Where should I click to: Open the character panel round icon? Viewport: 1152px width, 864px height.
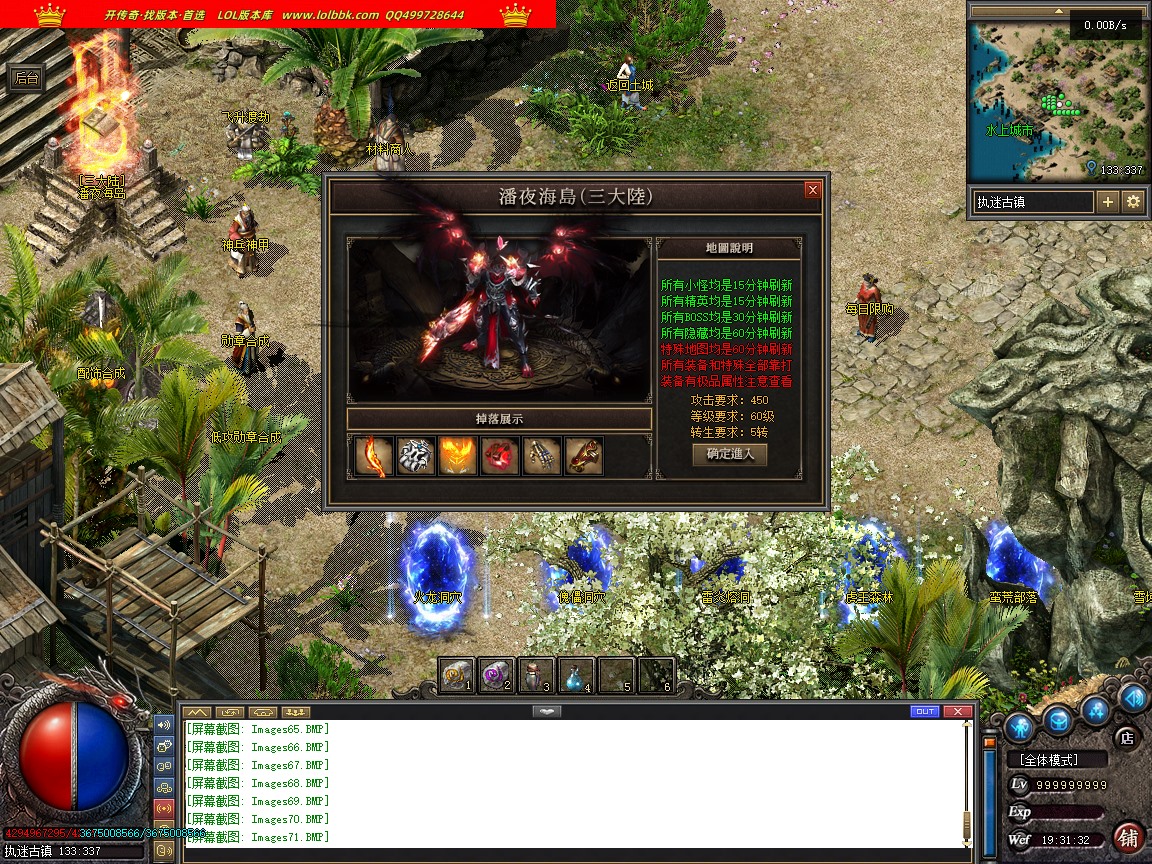pyautogui.click(x=1020, y=725)
